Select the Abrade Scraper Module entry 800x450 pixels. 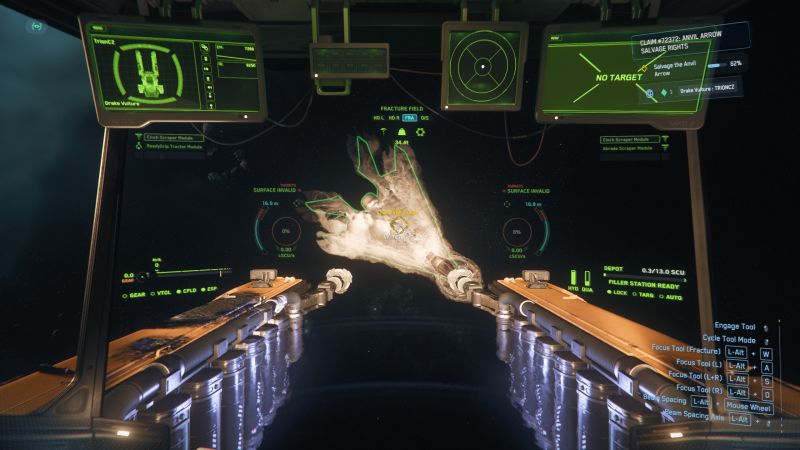[636, 146]
